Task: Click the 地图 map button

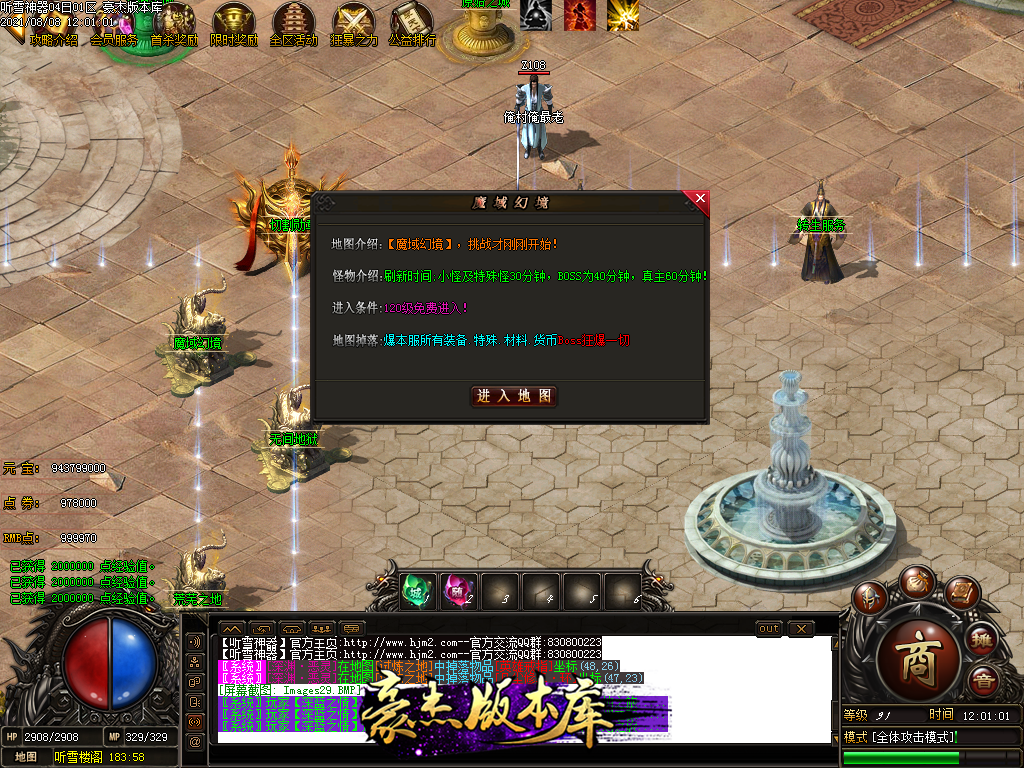Action: click(x=26, y=757)
